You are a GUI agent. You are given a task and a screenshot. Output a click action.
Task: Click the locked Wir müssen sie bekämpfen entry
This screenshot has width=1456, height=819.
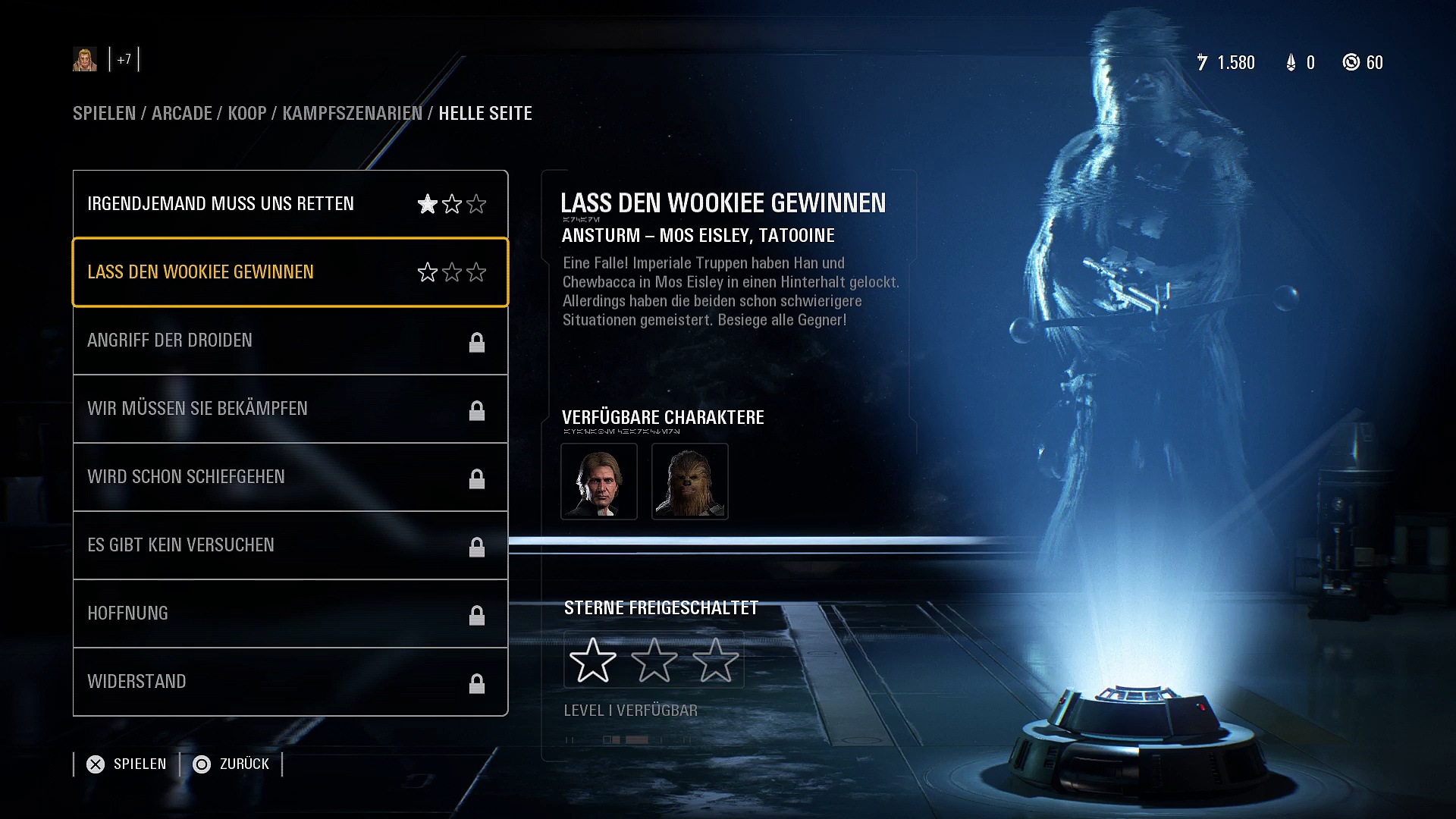point(290,409)
